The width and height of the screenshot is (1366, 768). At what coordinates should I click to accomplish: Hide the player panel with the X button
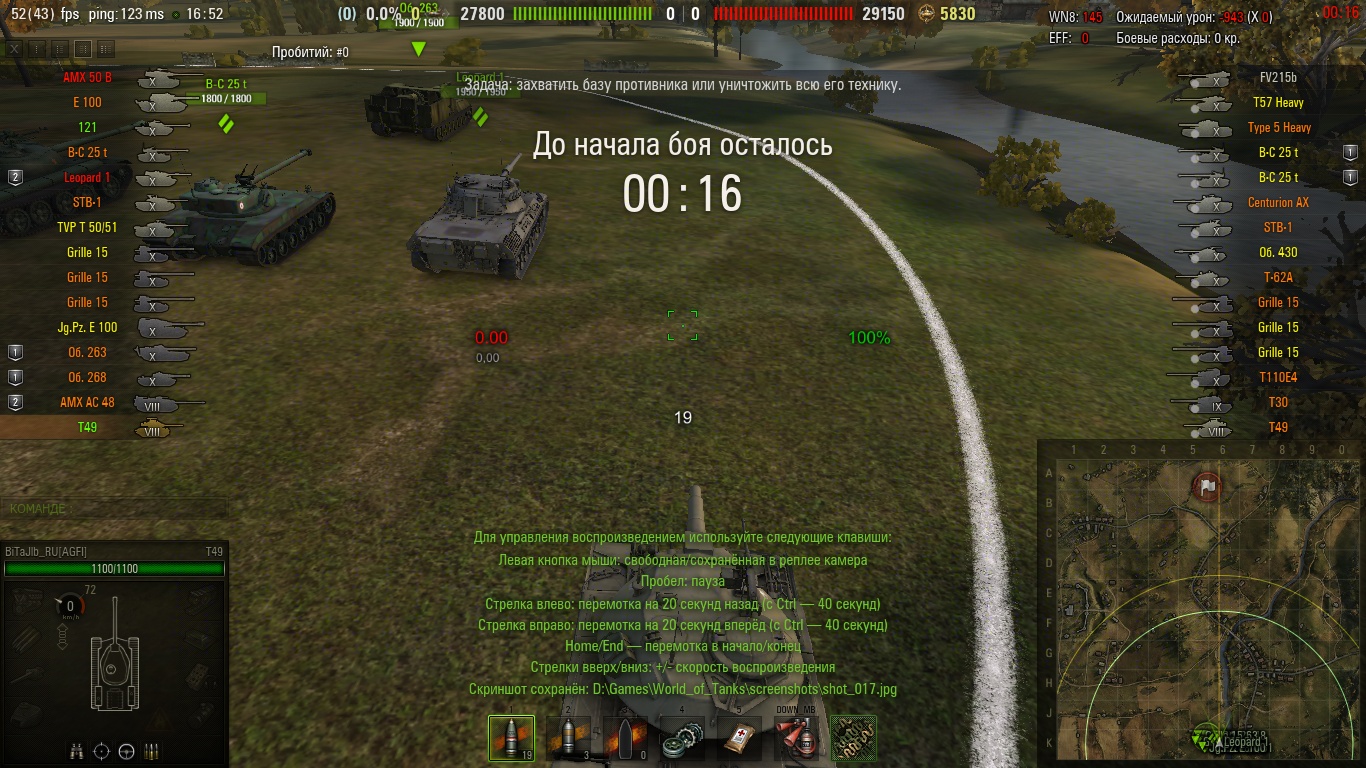click(x=14, y=48)
